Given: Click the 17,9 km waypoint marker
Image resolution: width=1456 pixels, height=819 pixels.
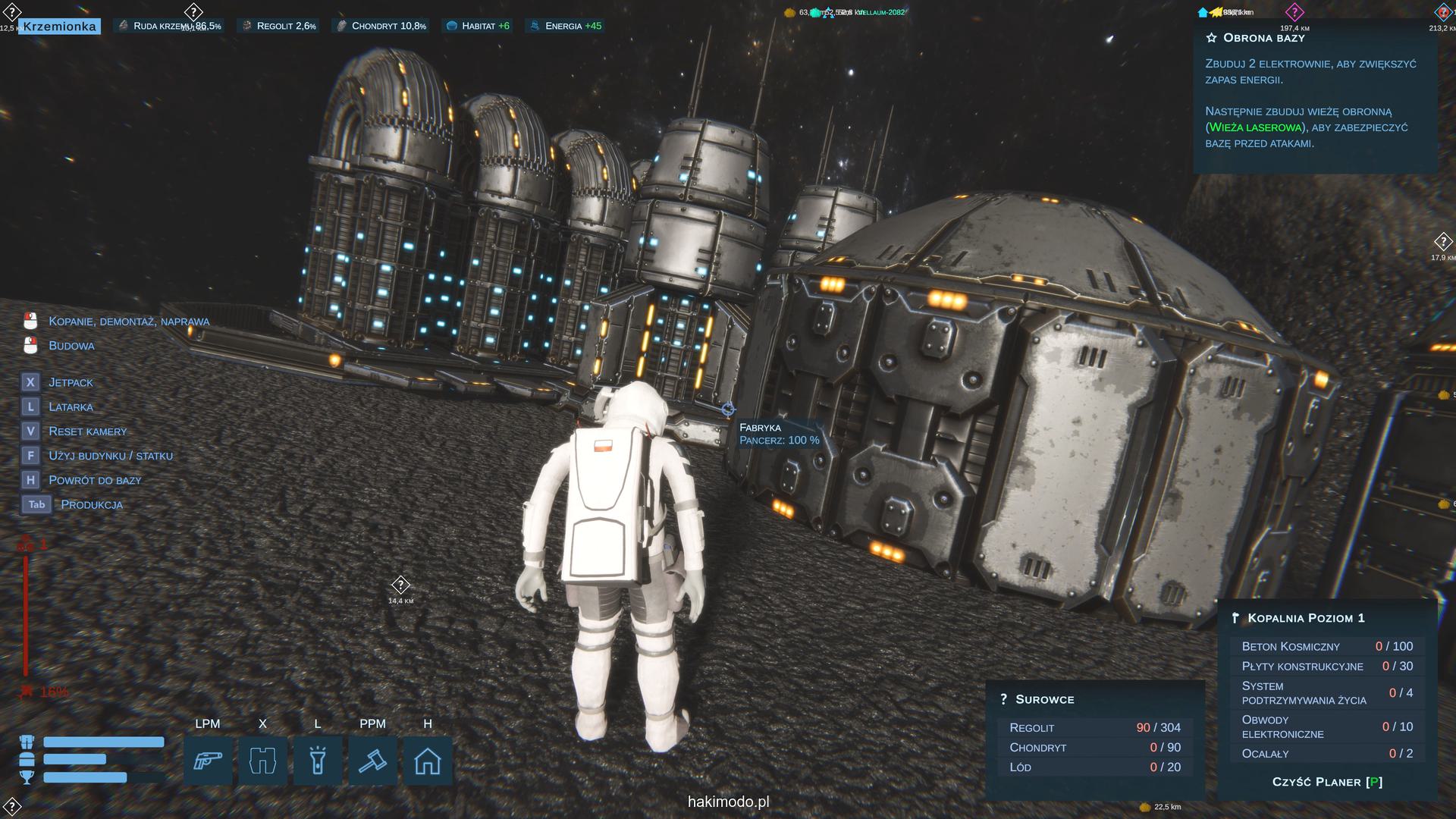Looking at the screenshot, I should pyautogui.click(x=1442, y=242).
